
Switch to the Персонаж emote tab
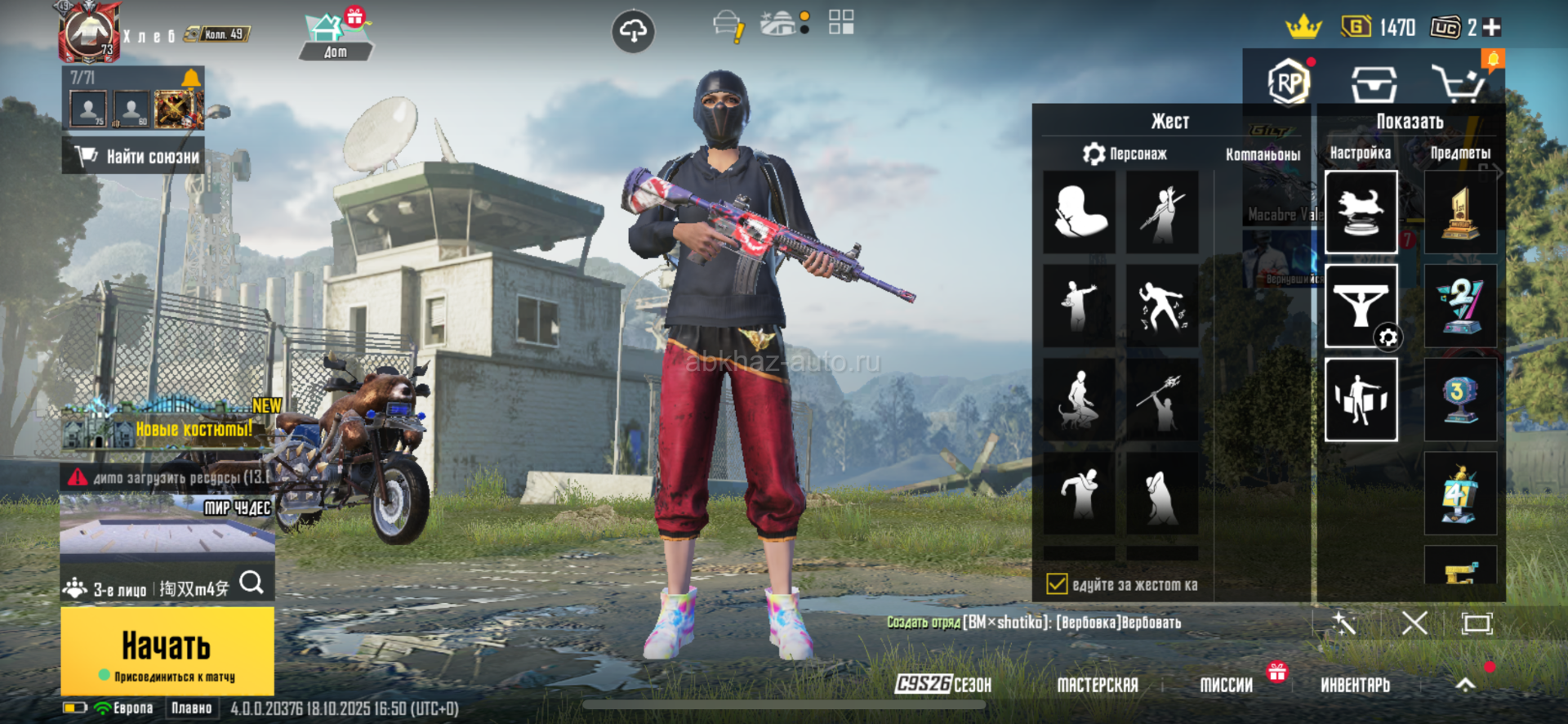pos(1125,154)
